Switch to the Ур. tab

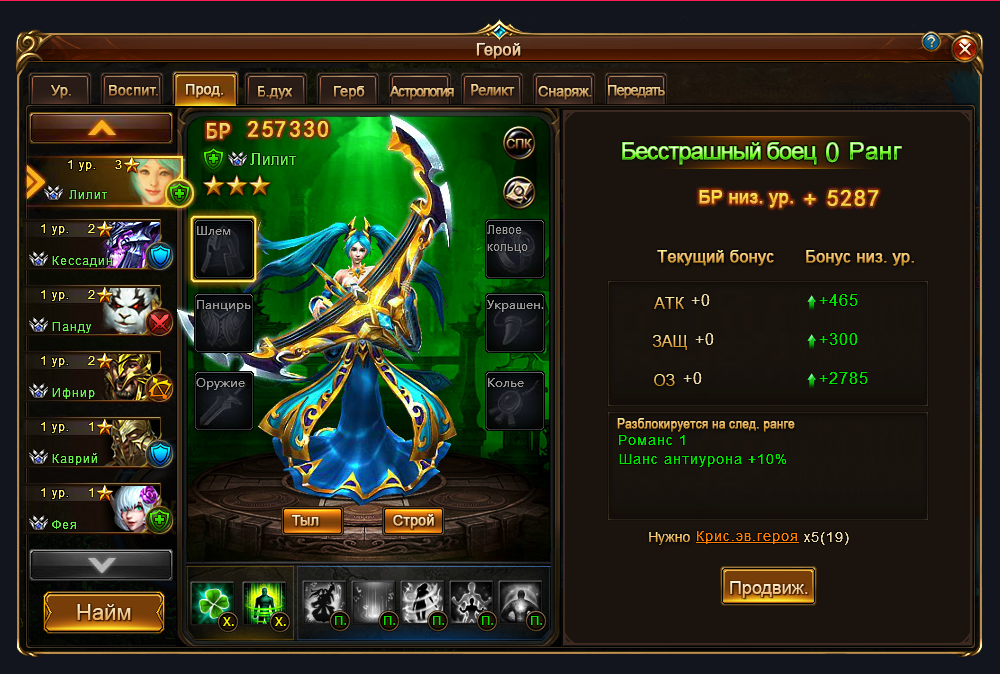coord(61,90)
